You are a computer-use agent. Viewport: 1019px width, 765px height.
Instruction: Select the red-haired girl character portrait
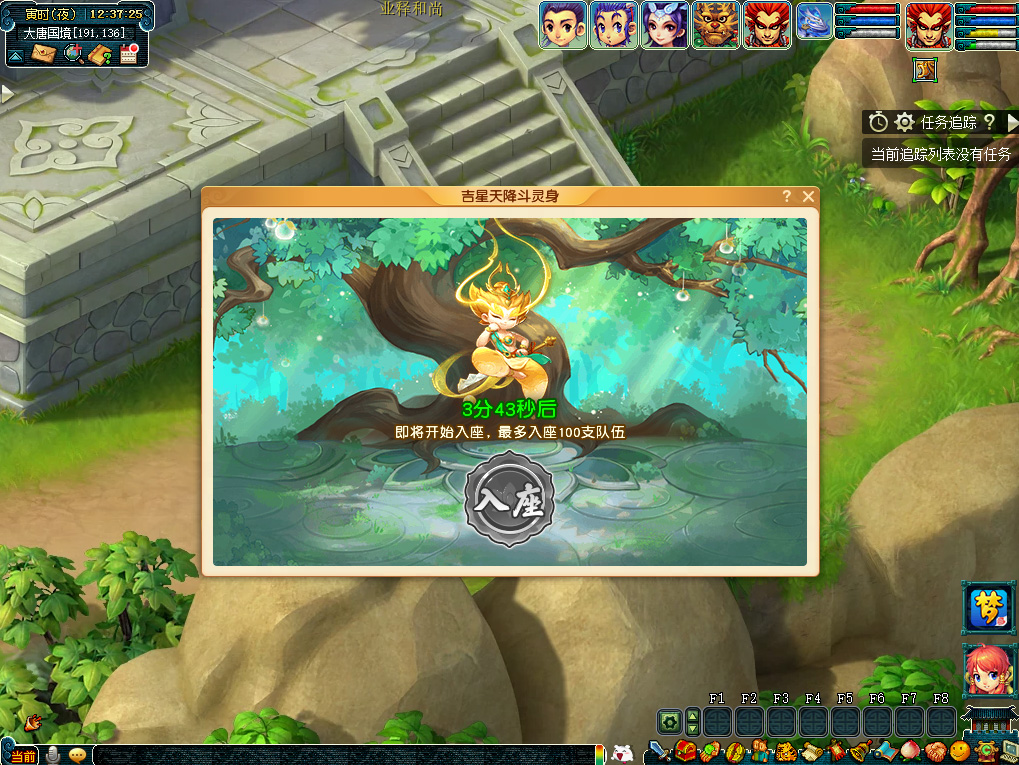click(x=988, y=670)
